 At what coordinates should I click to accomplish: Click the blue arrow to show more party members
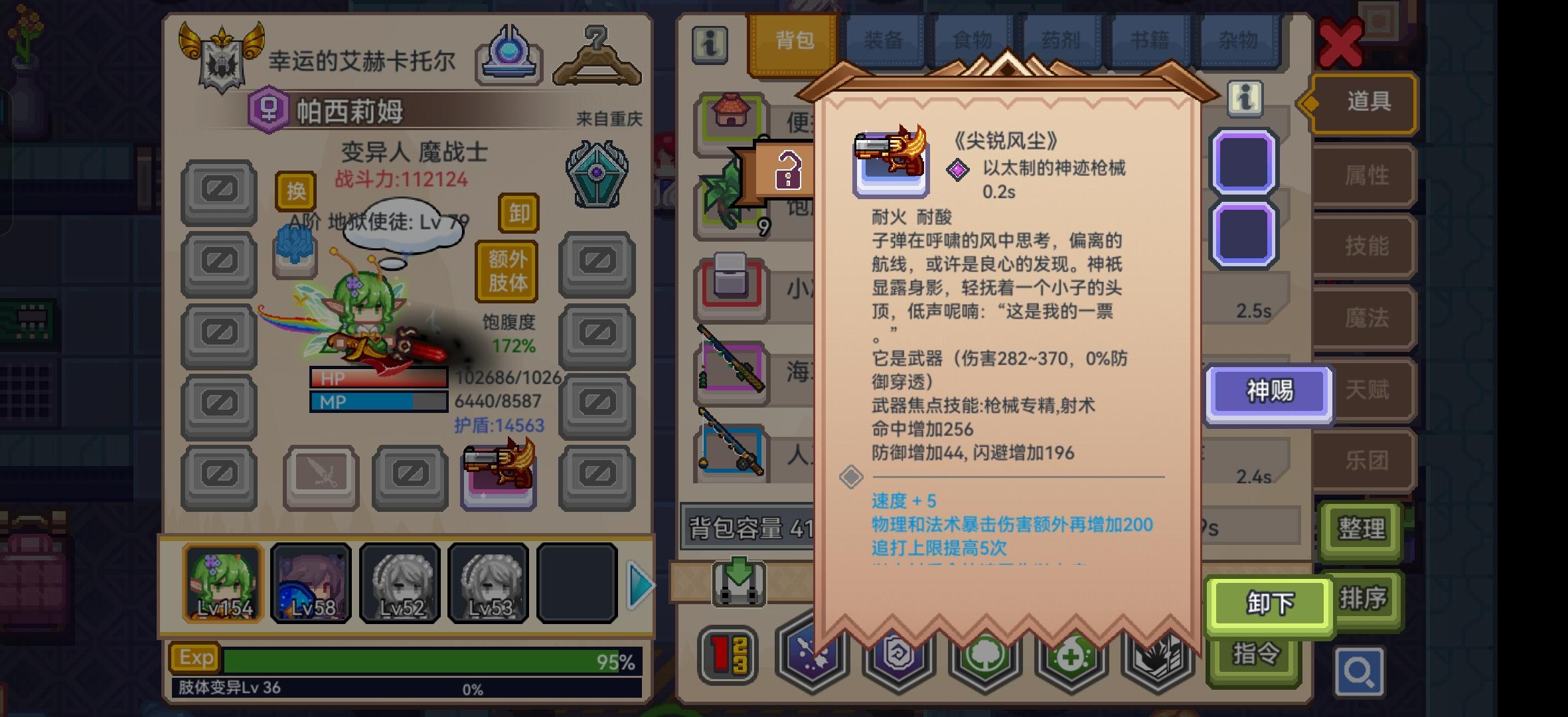click(x=639, y=584)
